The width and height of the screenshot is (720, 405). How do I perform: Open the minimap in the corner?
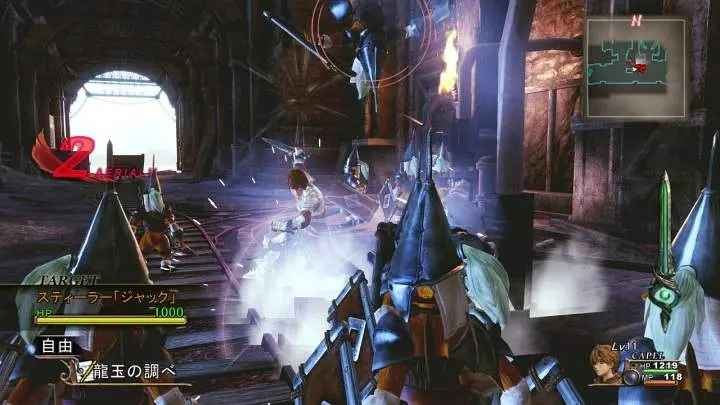coord(636,54)
